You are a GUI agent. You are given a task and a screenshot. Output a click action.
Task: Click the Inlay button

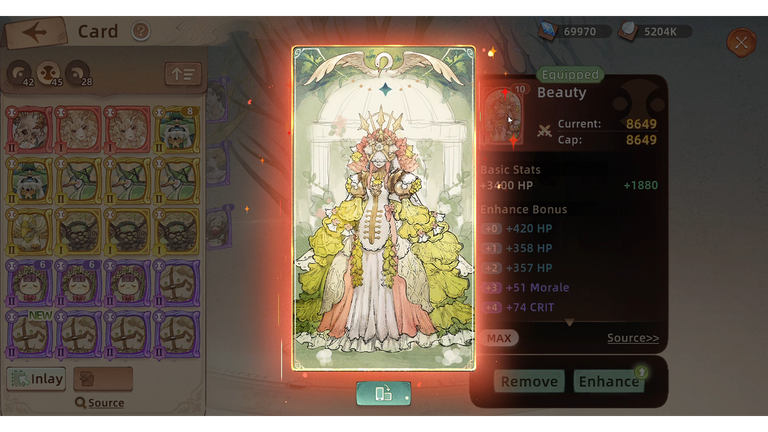click(x=37, y=379)
